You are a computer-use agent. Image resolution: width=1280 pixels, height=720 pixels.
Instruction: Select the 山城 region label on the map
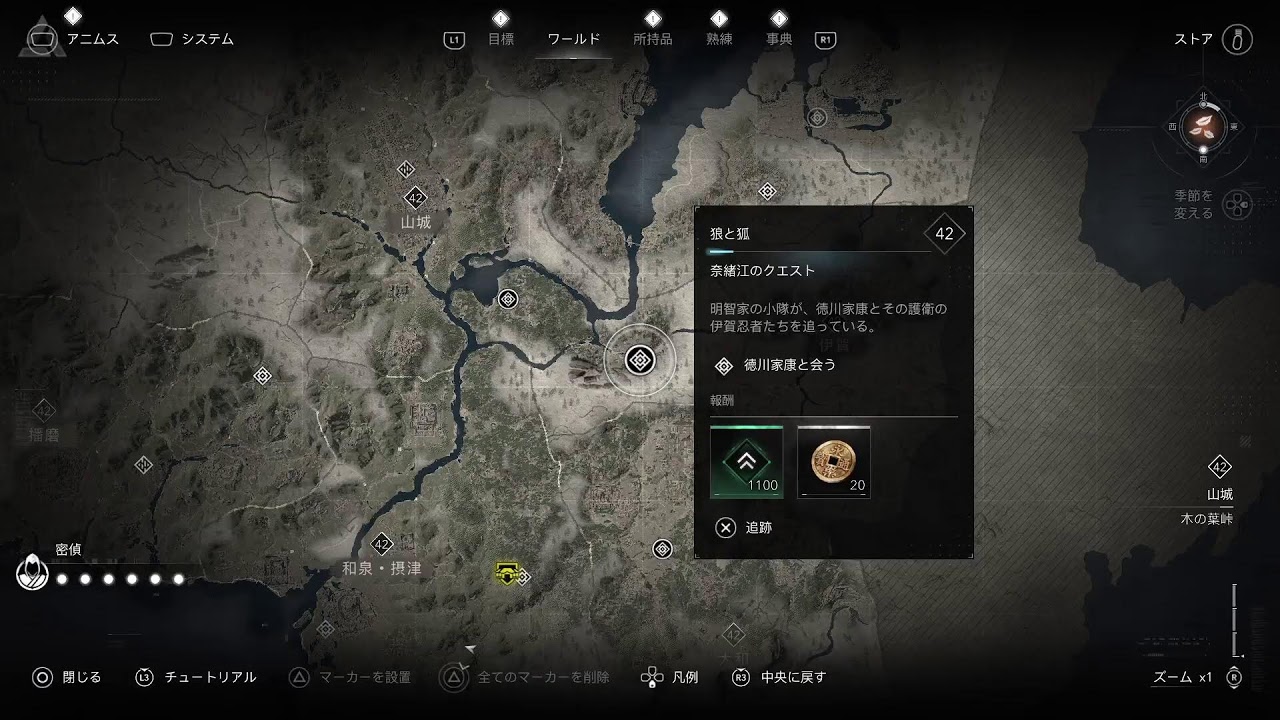pos(415,222)
